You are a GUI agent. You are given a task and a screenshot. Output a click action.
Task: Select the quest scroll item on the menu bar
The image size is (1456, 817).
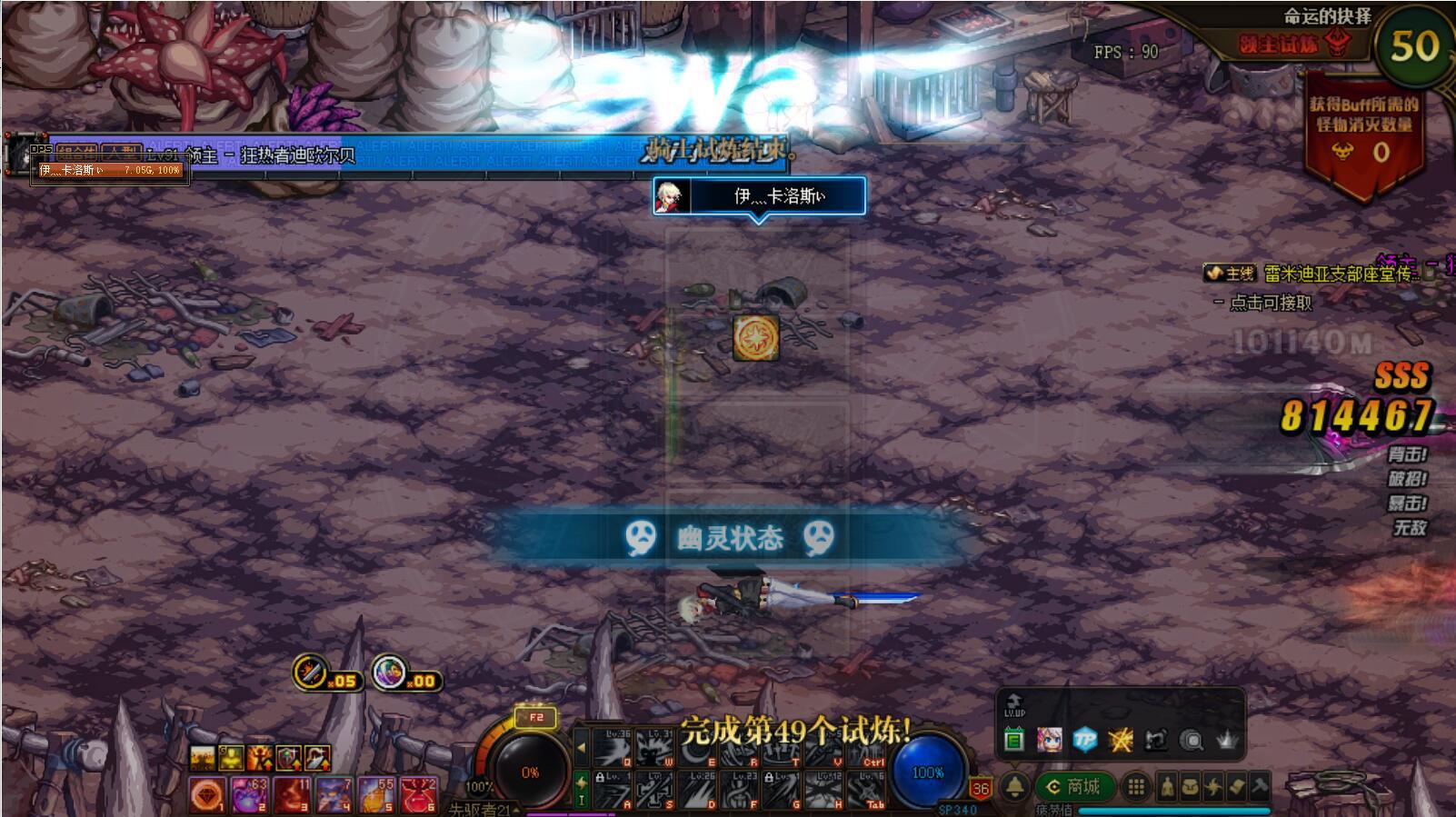1237,786
